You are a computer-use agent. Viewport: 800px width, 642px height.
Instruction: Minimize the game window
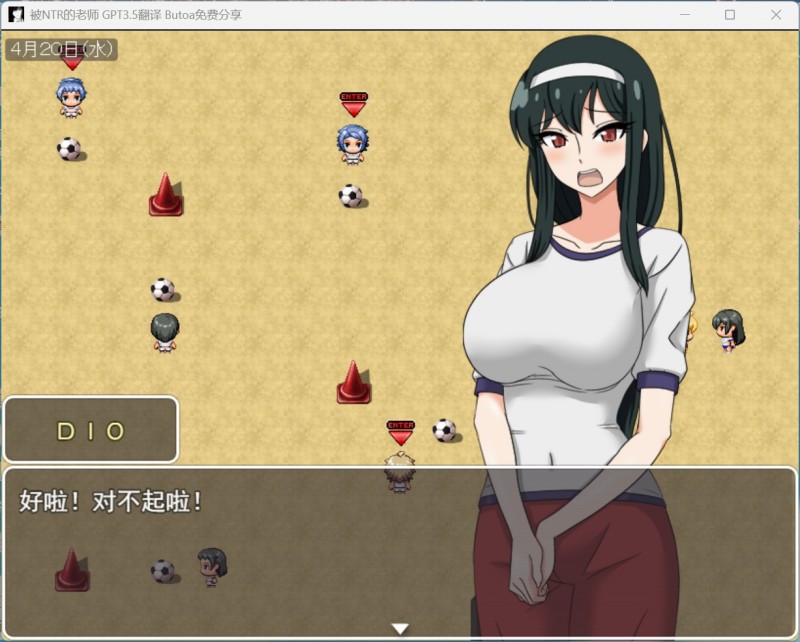click(x=684, y=15)
